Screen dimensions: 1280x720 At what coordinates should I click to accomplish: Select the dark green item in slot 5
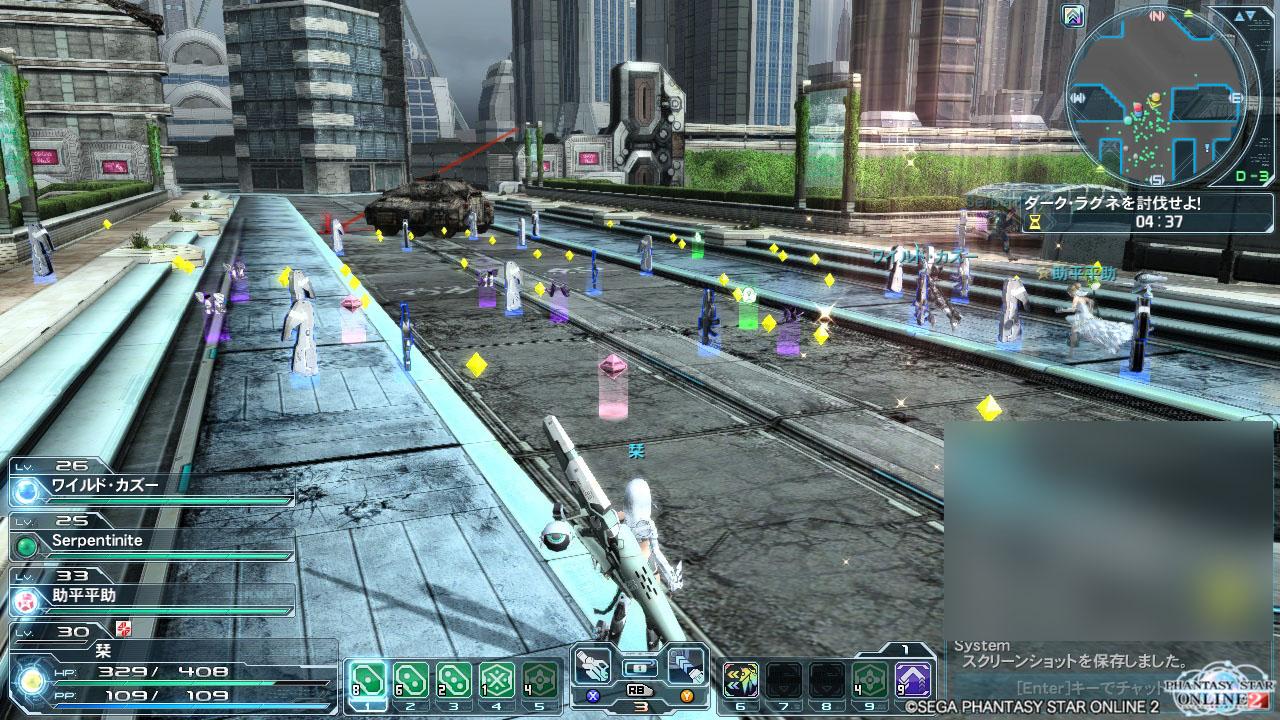(x=540, y=680)
